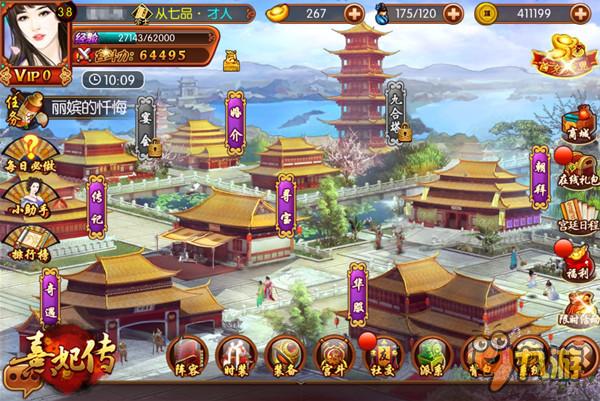600x401 pixels.
Task: Open the 阵容 lineup menu
Action: coord(186,355)
